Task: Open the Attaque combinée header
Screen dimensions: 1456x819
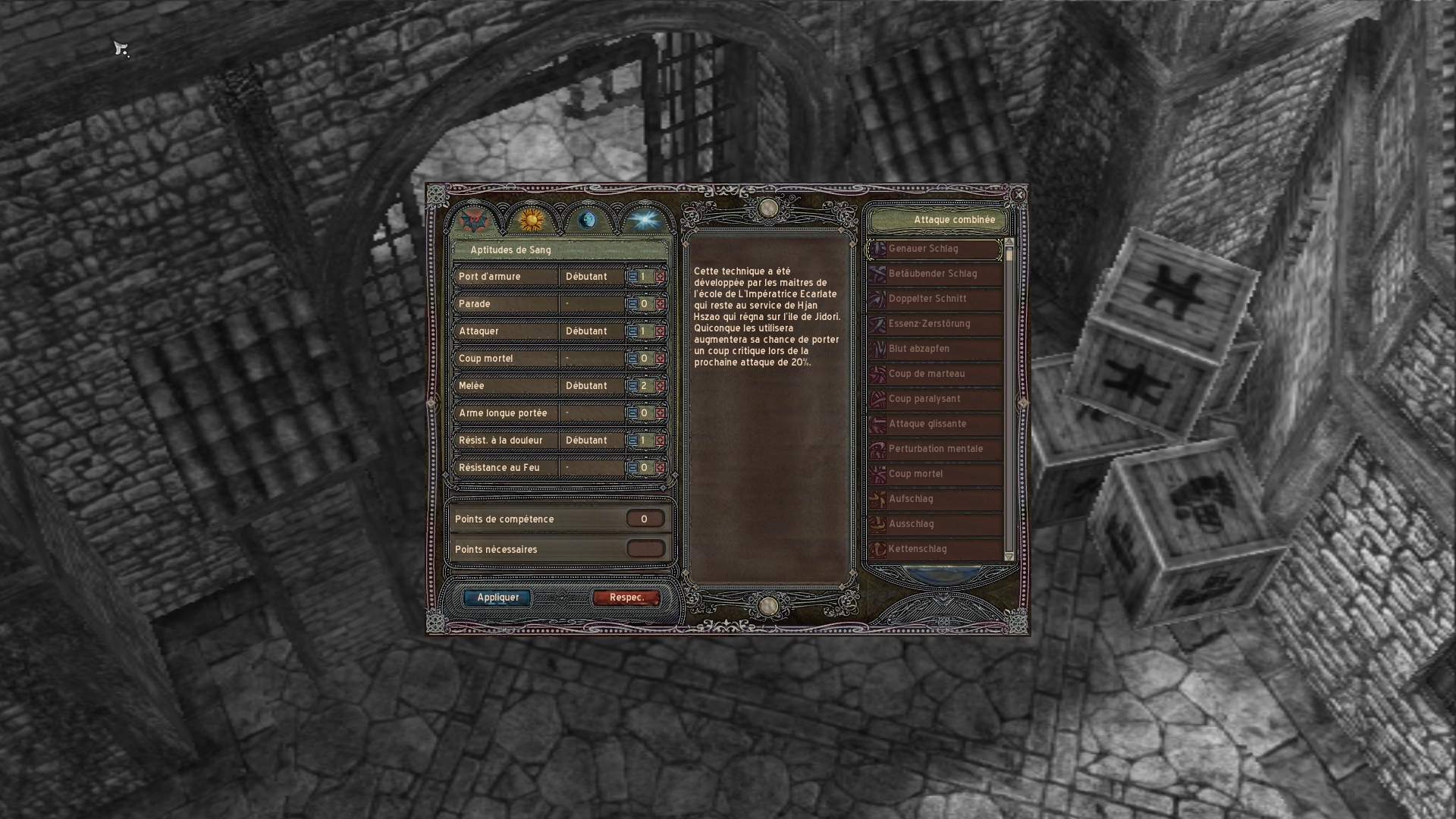Action: tap(939, 220)
